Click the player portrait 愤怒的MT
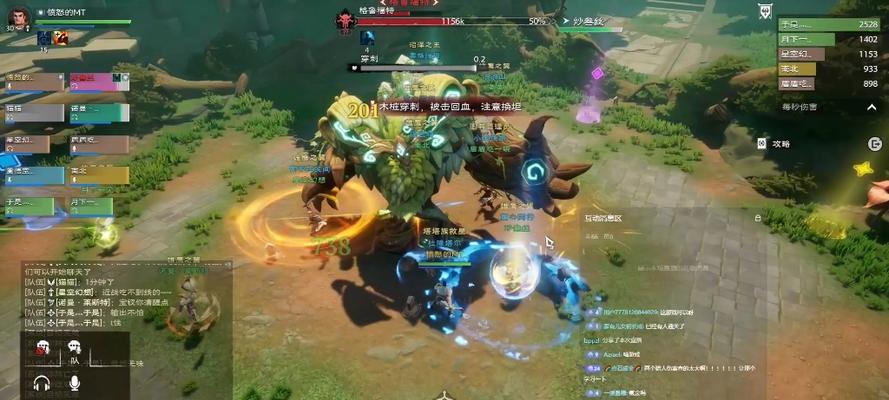This screenshot has width=889, height=400. 18,17
